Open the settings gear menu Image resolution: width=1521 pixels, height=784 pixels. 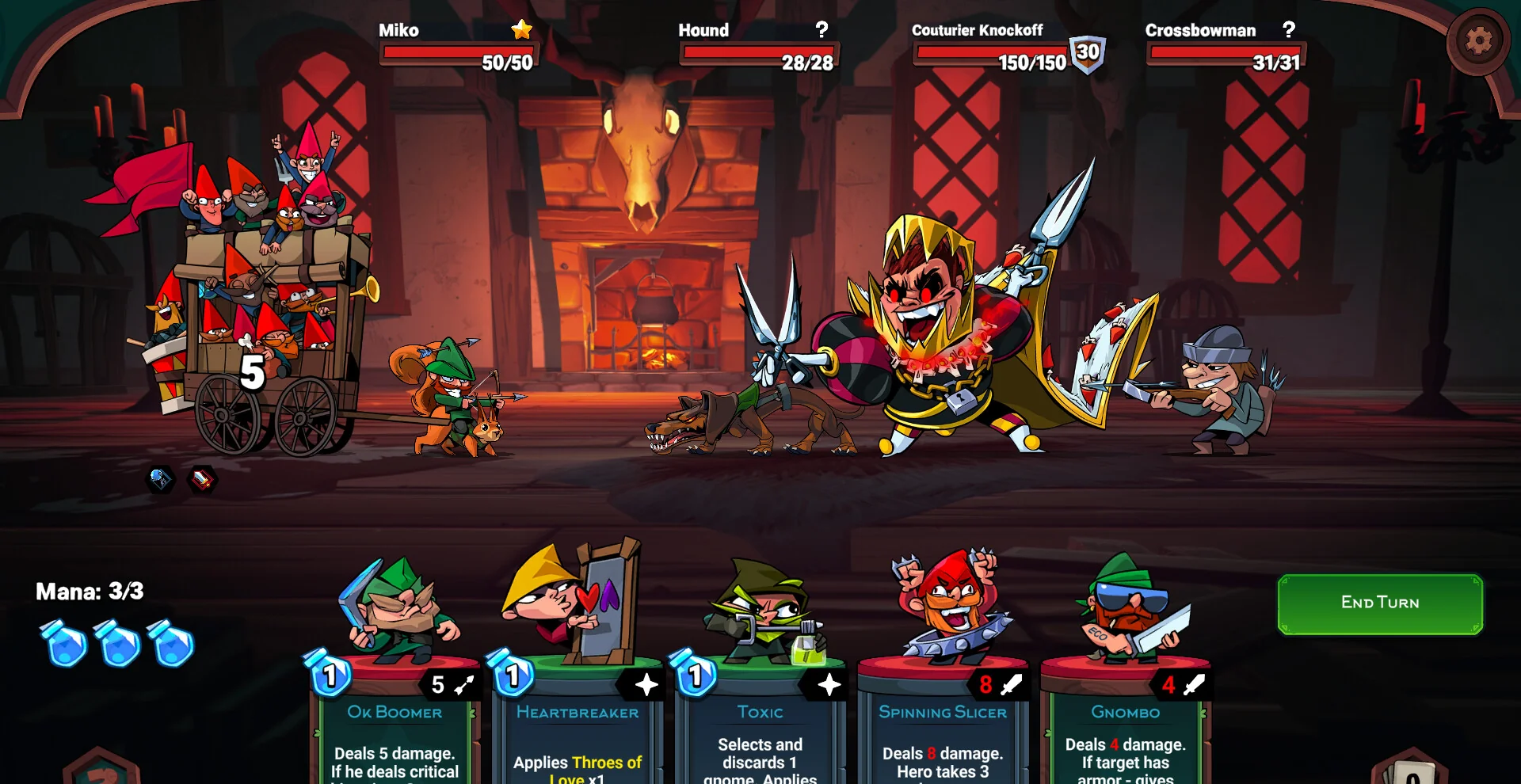coord(1477,41)
